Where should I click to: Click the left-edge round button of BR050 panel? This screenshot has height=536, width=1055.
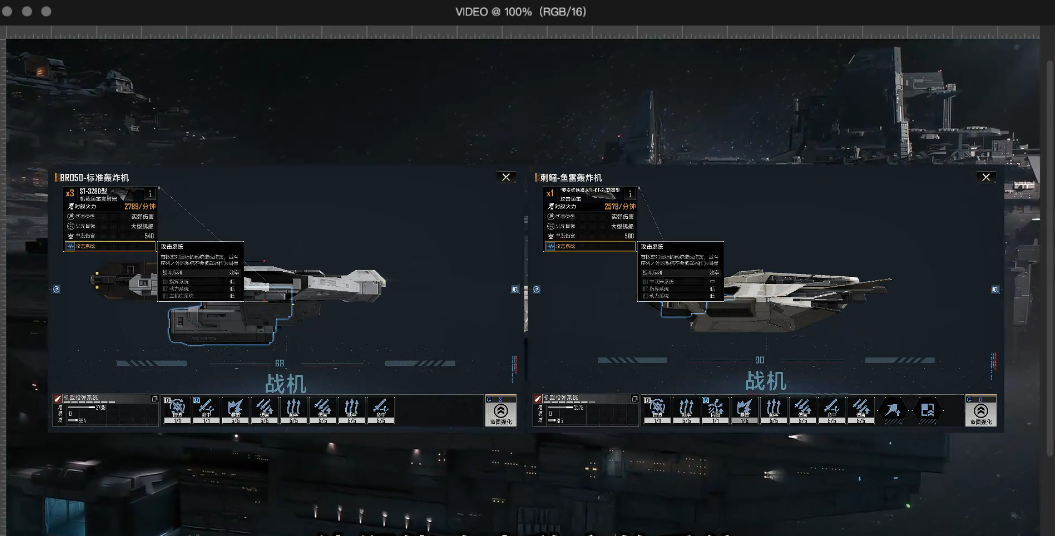pyautogui.click(x=56, y=289)
